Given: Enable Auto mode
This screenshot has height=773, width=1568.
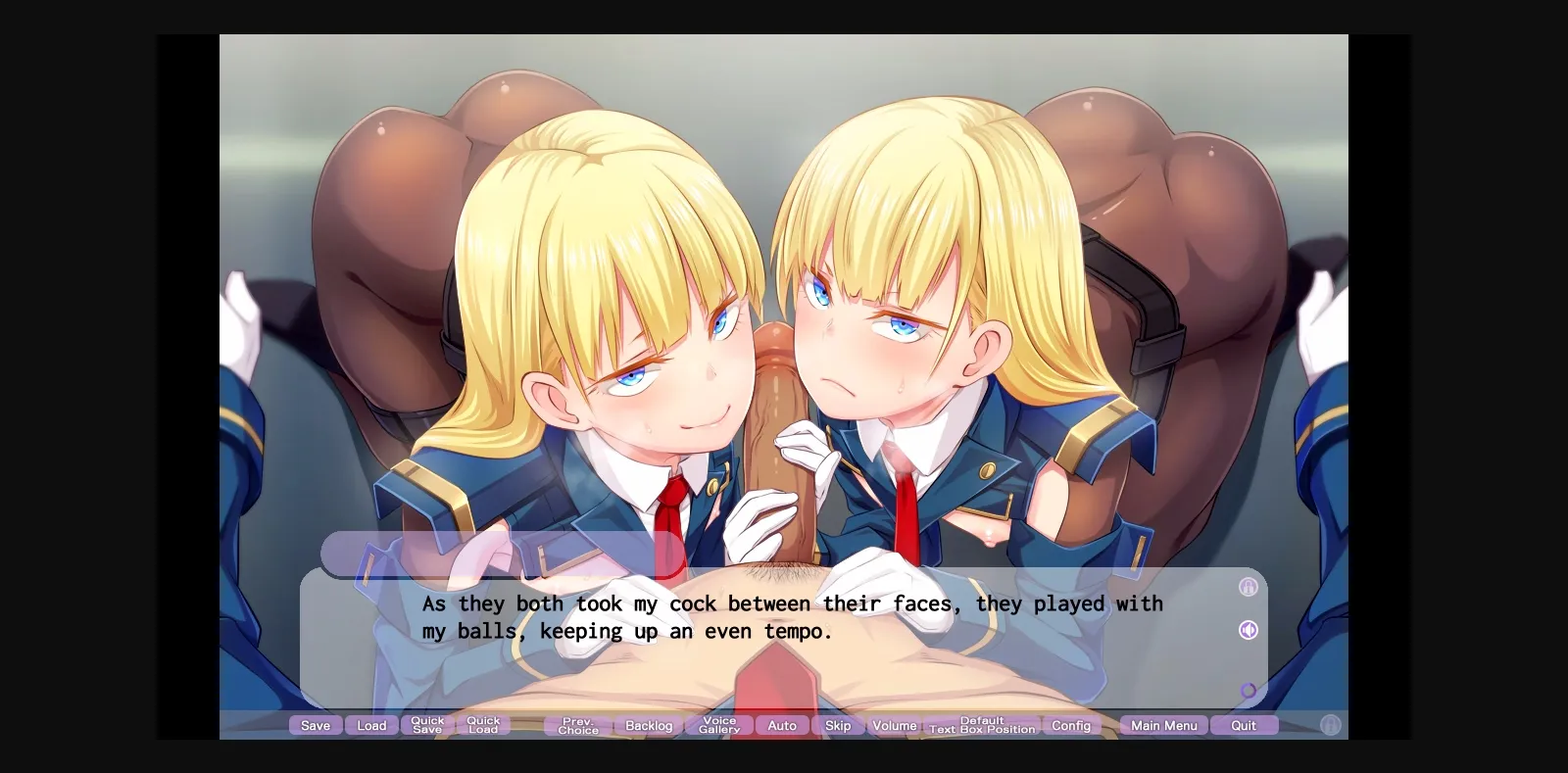Looking at the screenshot, I should 782,725.
